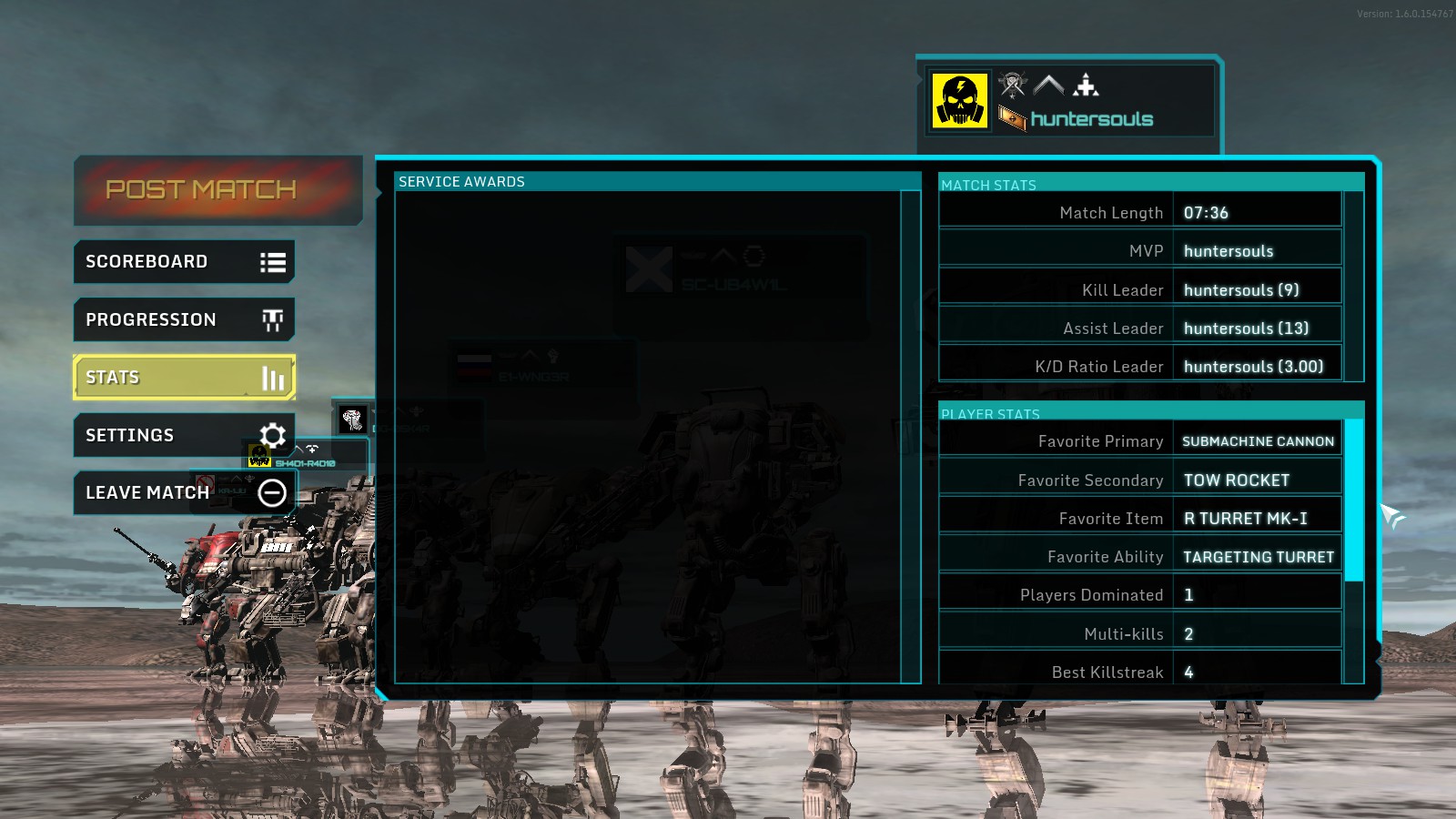
Task: Click the Leave Match button
Action: [x=147, y=492]
